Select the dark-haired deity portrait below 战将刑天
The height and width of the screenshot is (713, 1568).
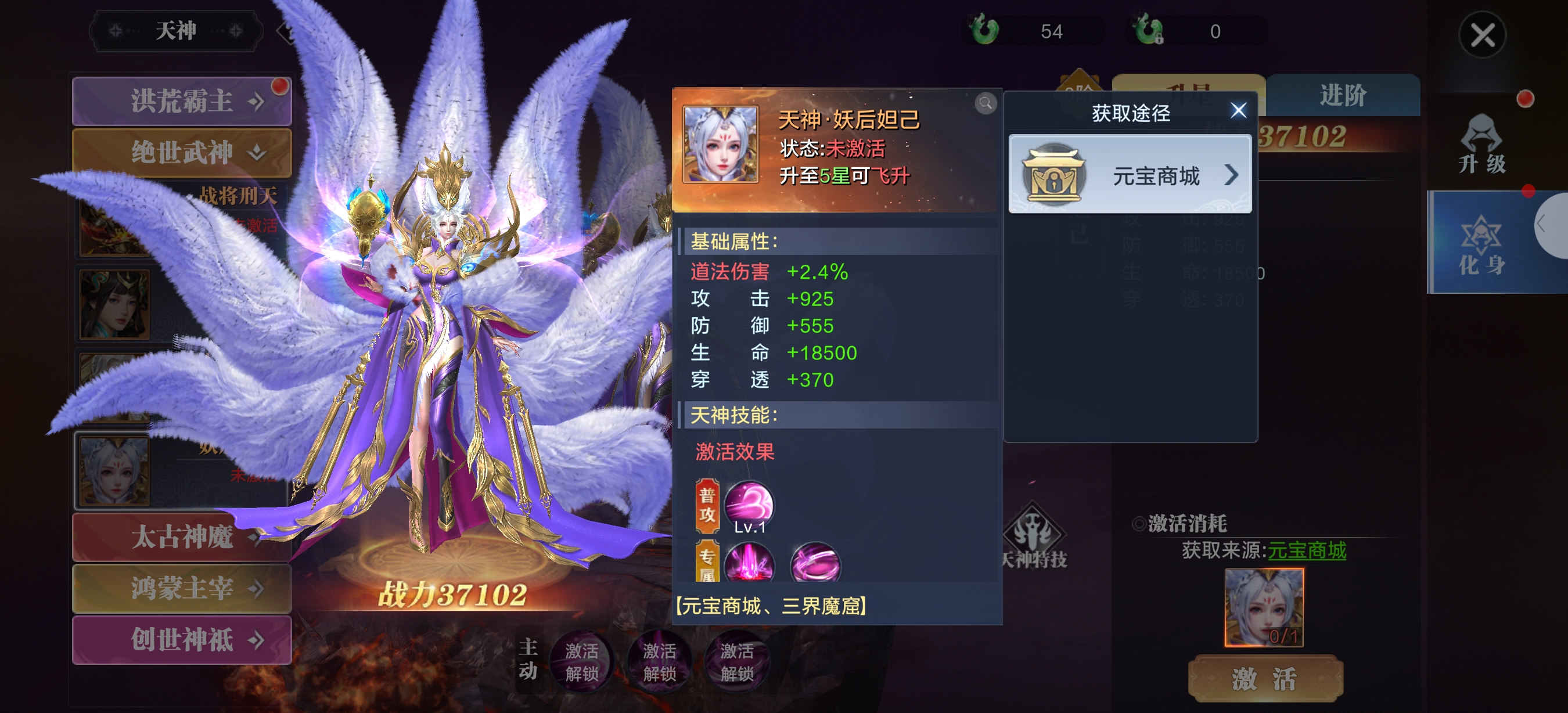[114, 304]
